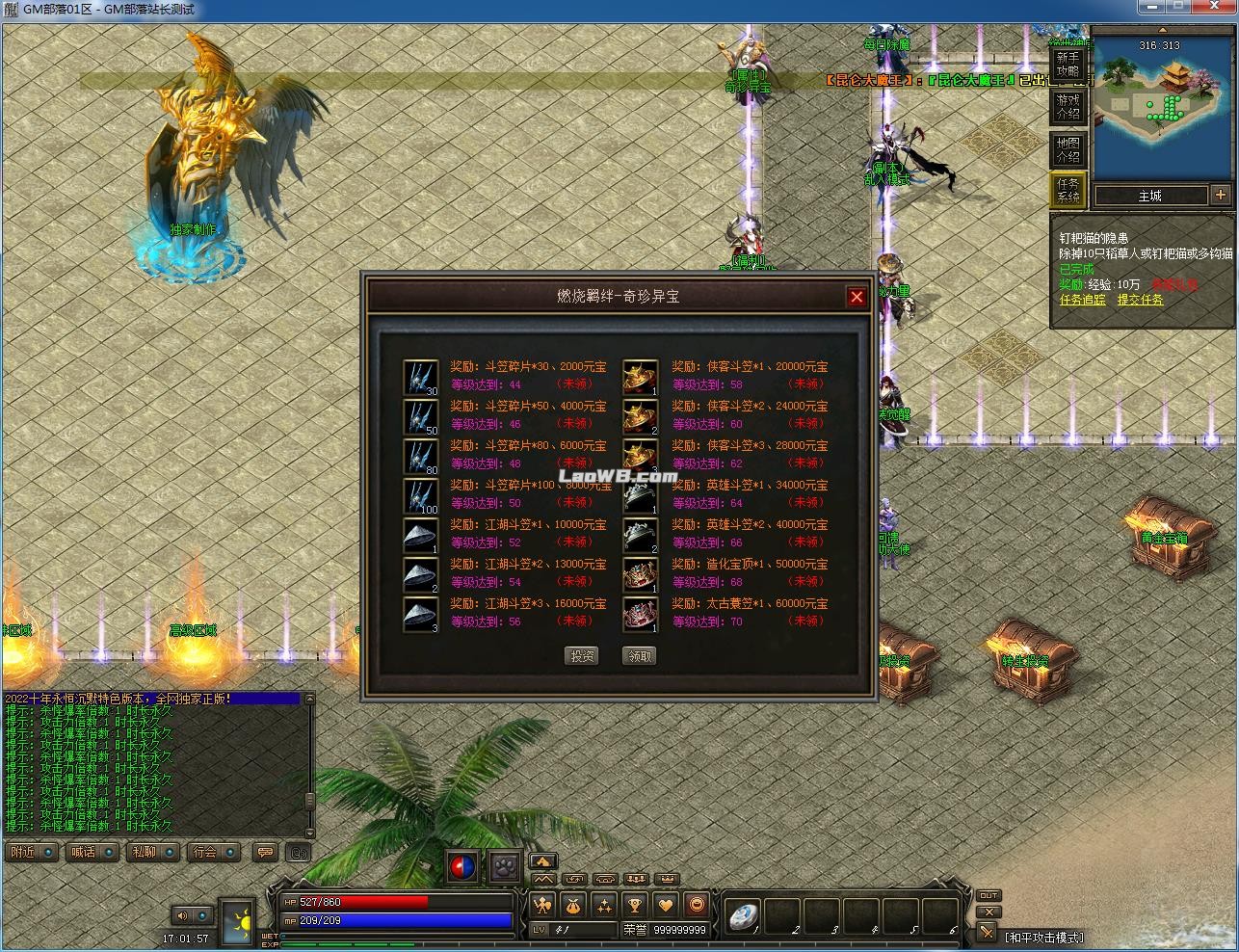Screen dimensions: 1239x952
Task: Open the 游戏介绍 panel tab
Action: click(x=1068, y=106)
